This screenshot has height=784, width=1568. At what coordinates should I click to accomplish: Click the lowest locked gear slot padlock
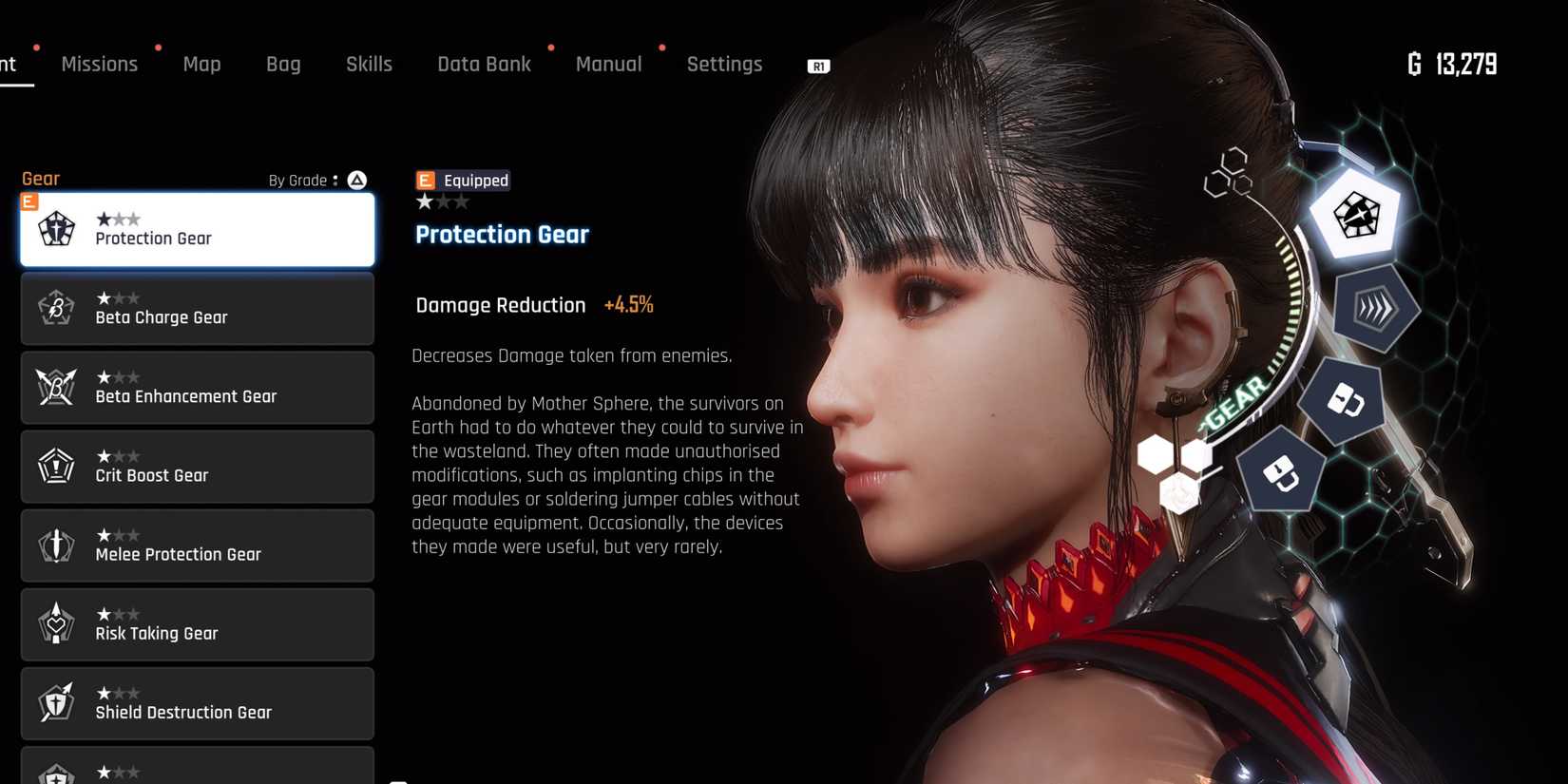point(1282,471)
